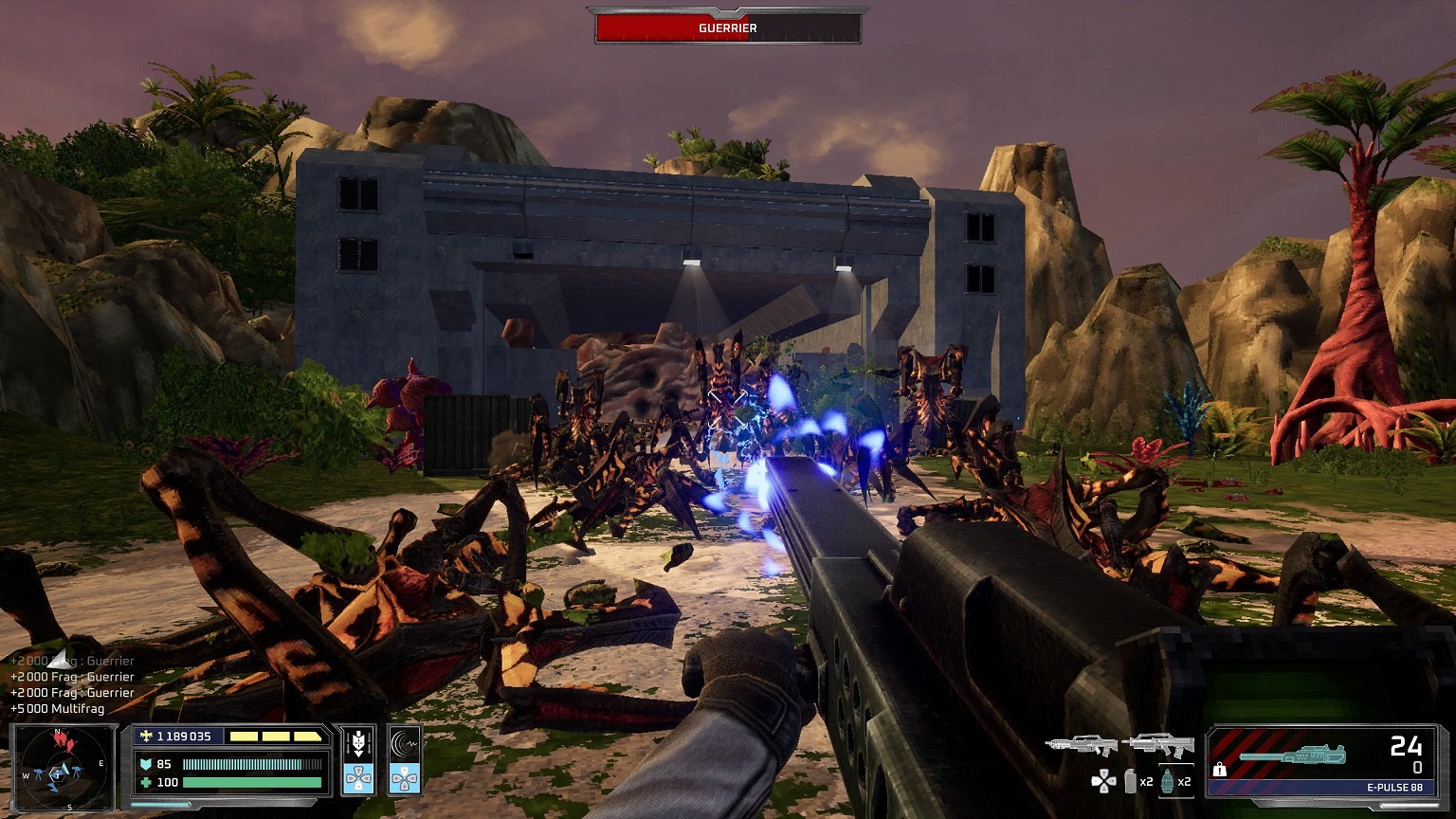Screen dimensions: 1456x819
Task: Activate the drop-pod supply call ability
Action: [358, 759]
